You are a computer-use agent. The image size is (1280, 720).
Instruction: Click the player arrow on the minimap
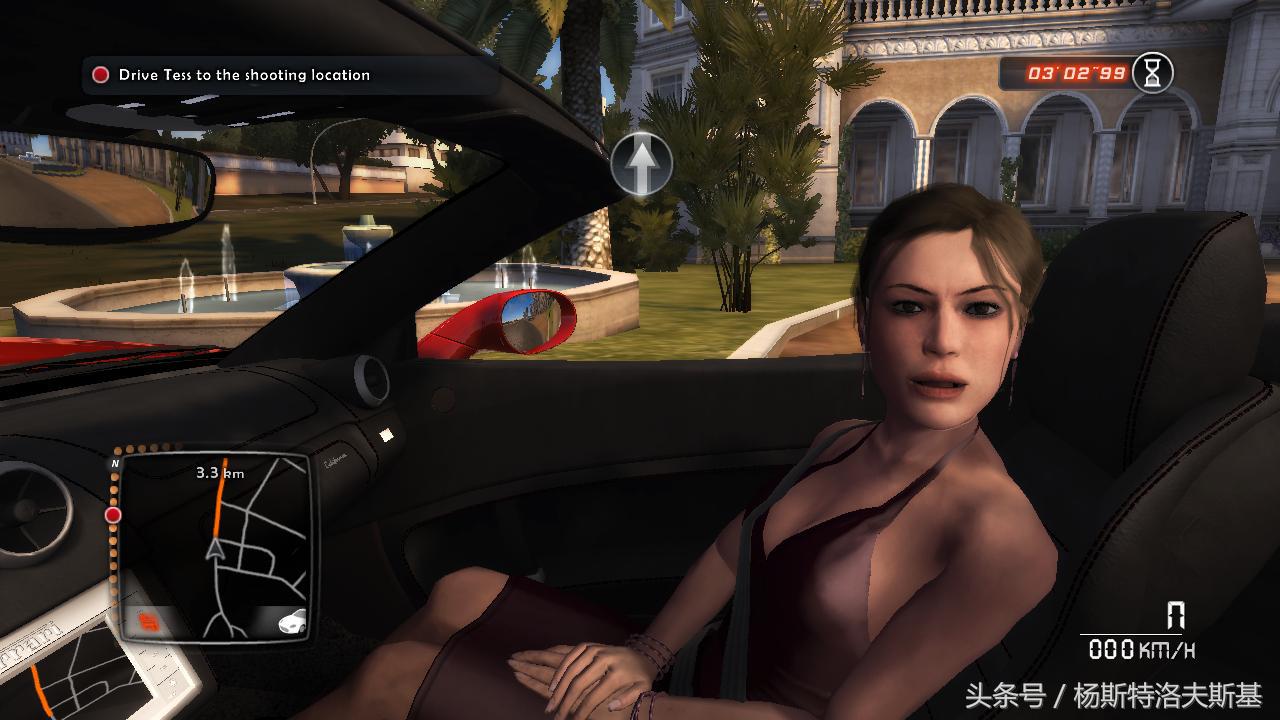point(214,548)
